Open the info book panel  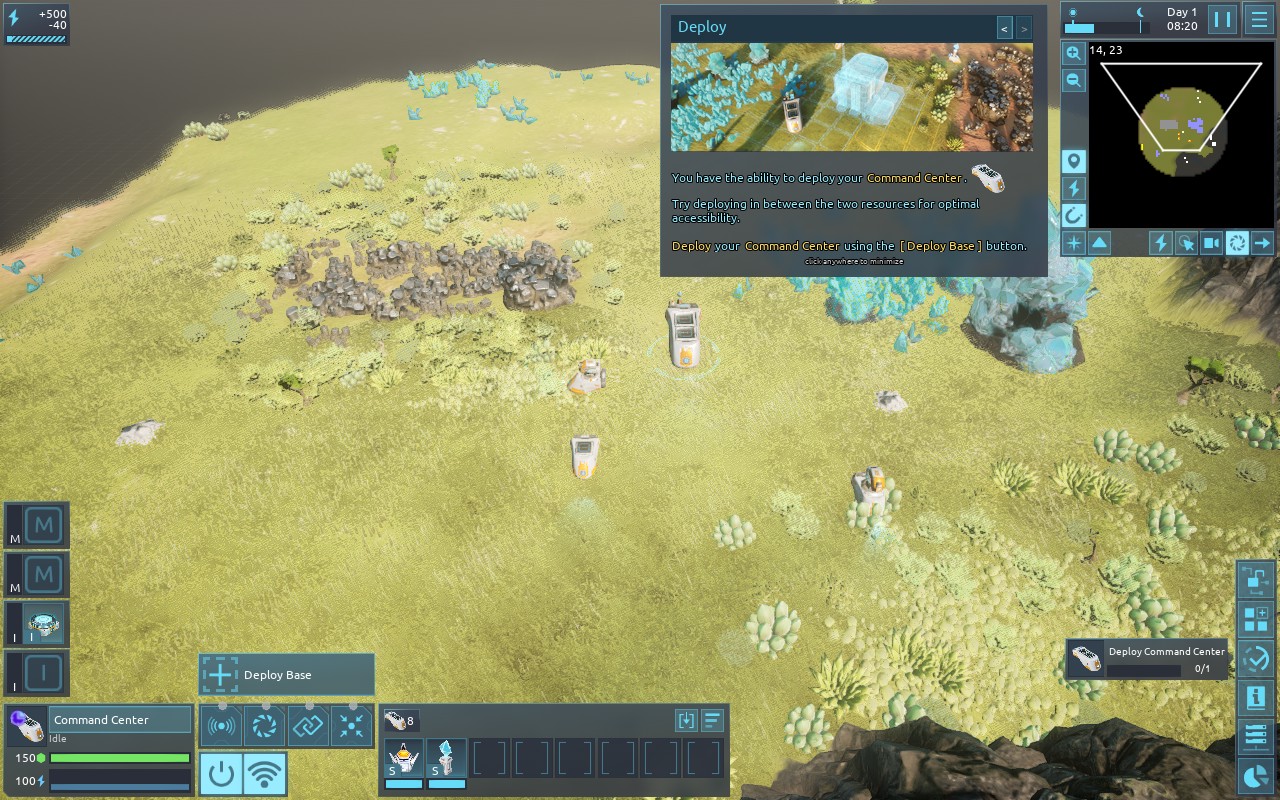coord(1255,697)
